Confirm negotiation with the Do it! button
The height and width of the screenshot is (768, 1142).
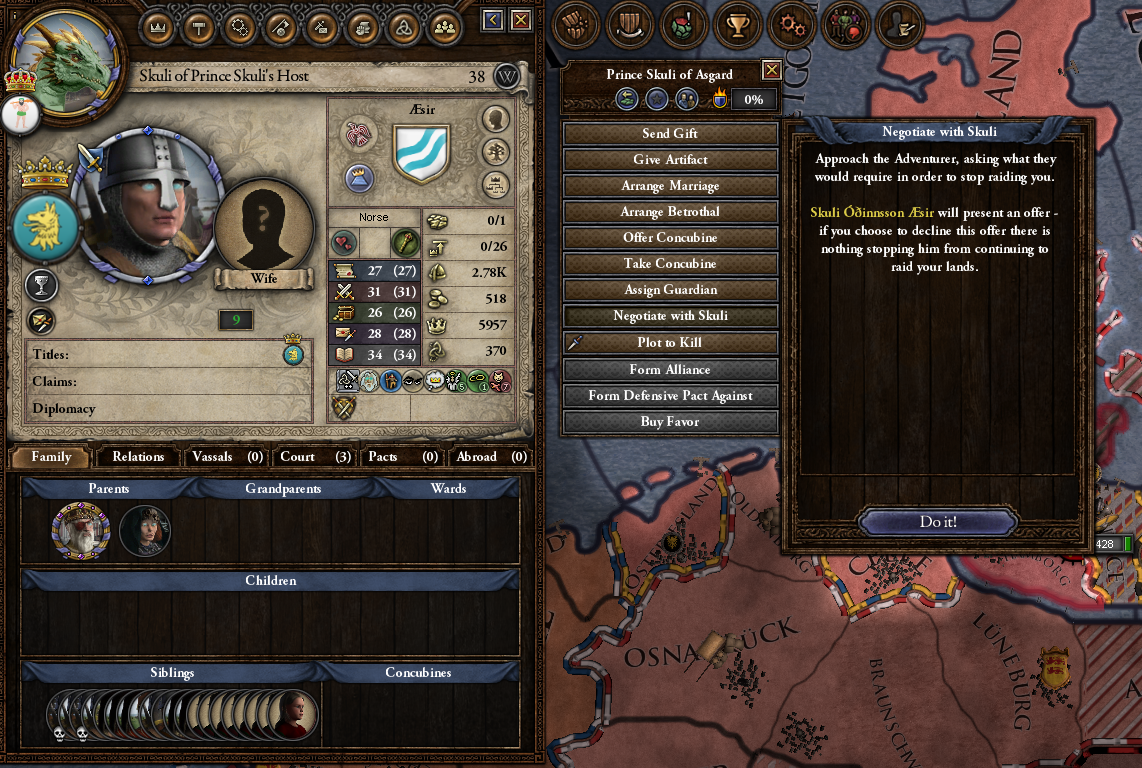937,522
